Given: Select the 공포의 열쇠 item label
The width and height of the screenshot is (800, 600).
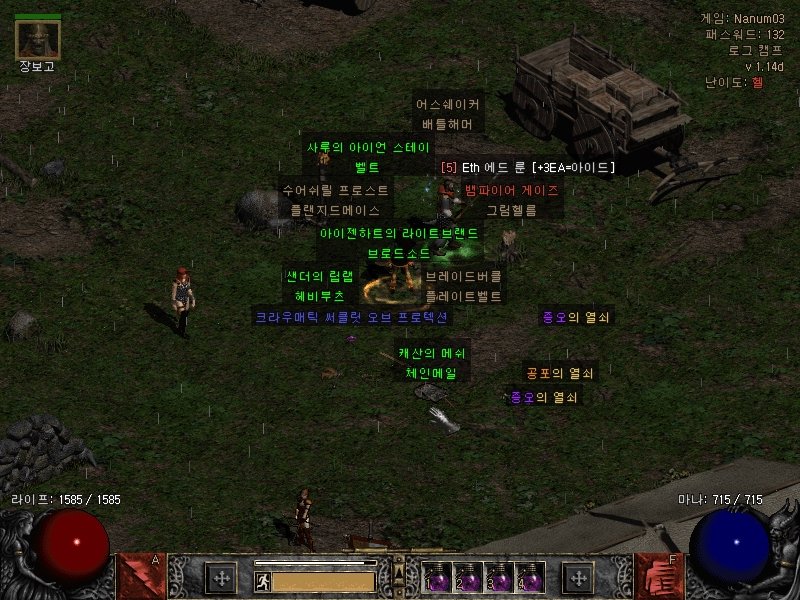Looking at the screenshot, I should pos(560,373).
